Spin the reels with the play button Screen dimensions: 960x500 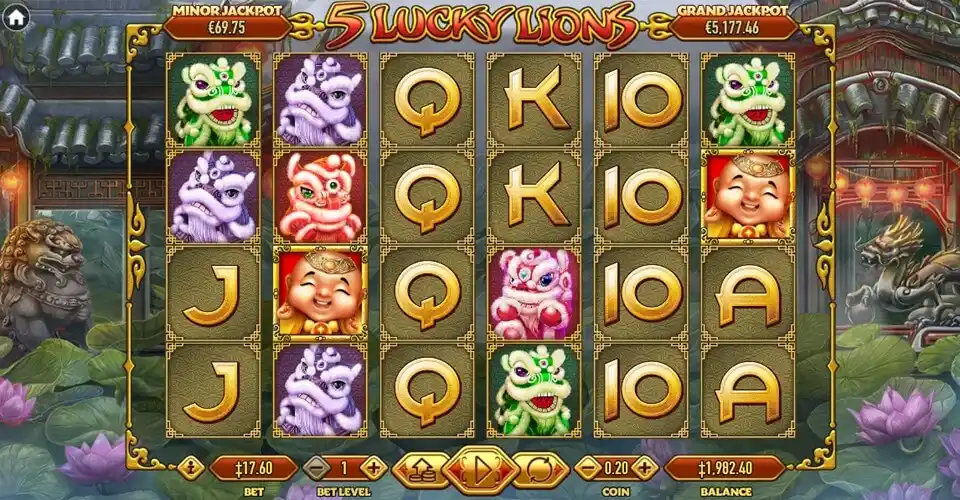coord(480,467)
